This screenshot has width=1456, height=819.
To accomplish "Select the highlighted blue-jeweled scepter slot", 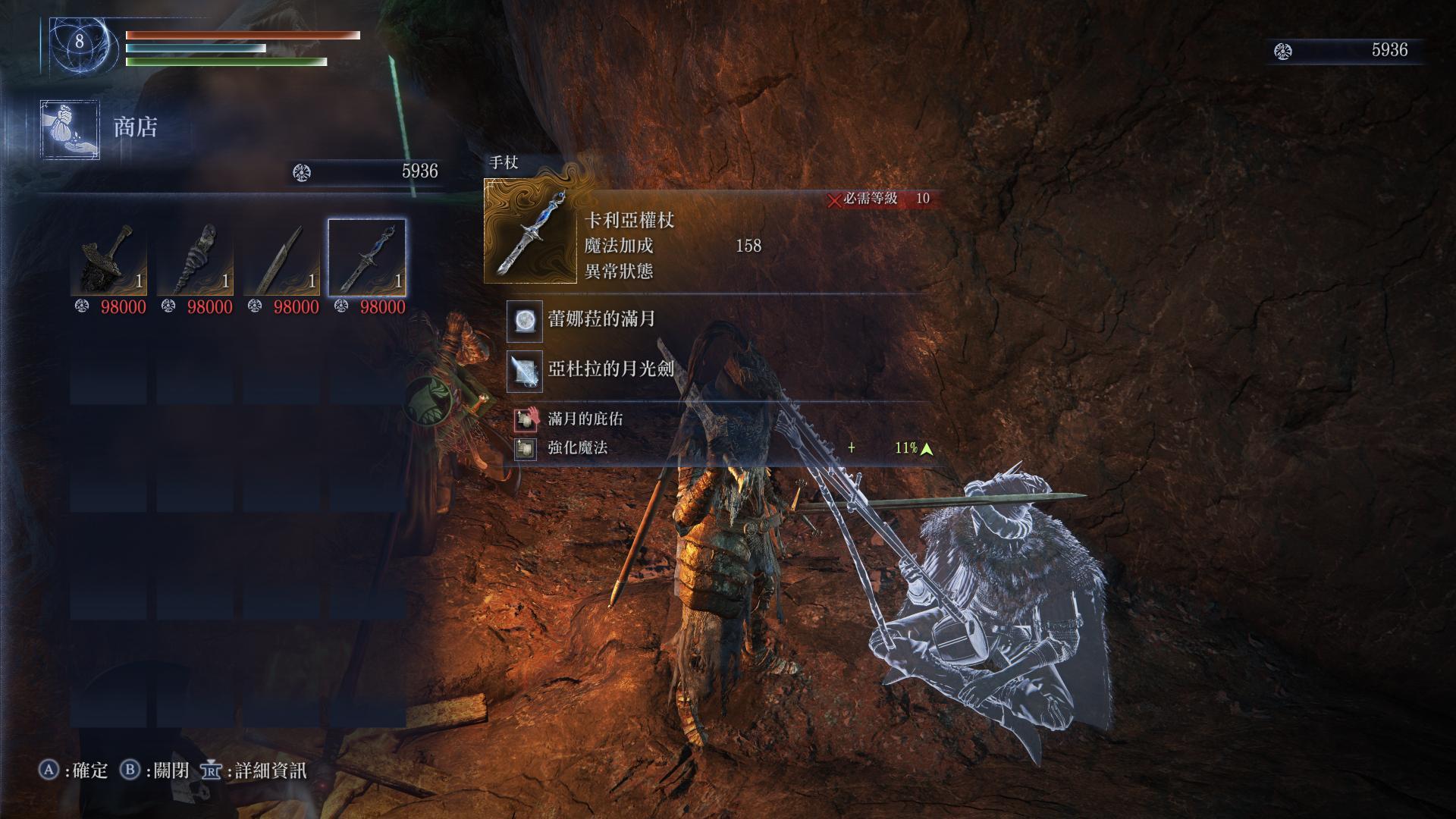I will click(367, 258).
